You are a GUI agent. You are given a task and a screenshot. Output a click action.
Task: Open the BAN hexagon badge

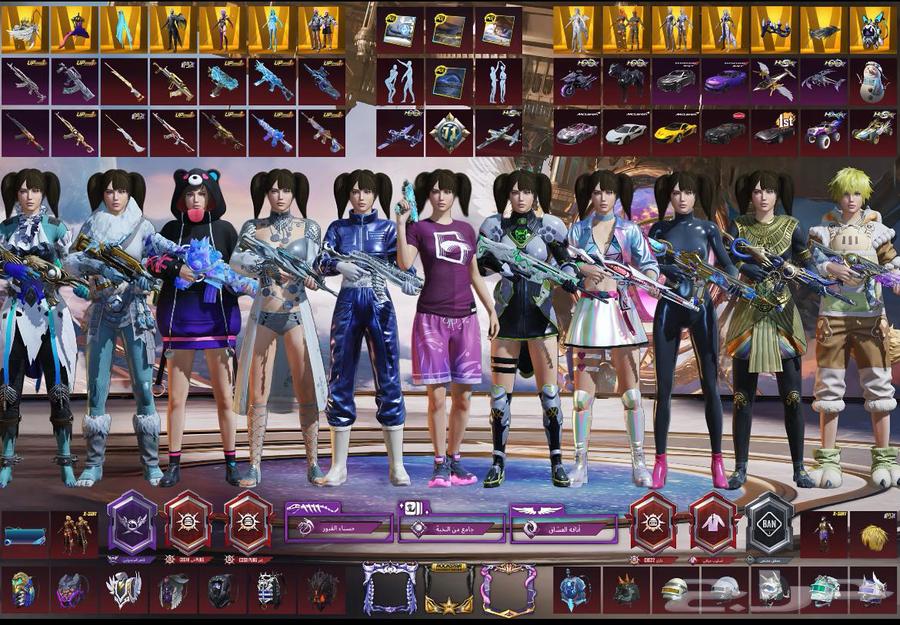(x=769, y=524)
